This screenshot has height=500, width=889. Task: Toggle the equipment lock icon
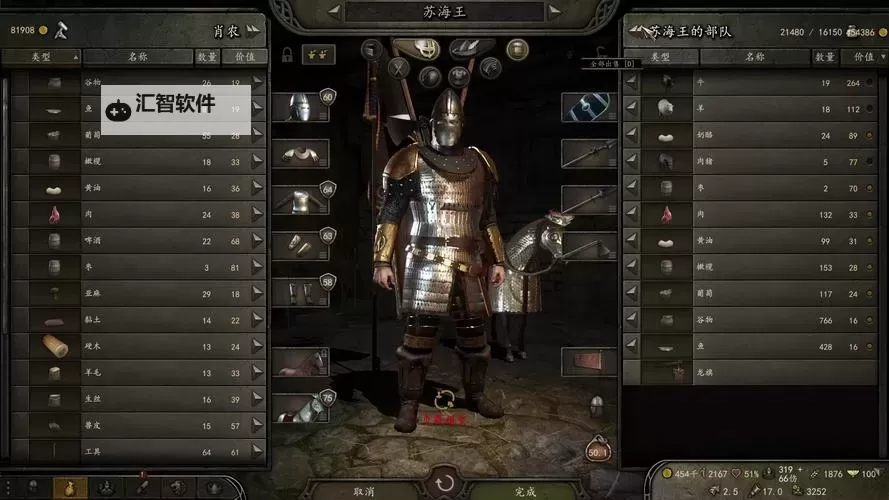coord(287,55)
